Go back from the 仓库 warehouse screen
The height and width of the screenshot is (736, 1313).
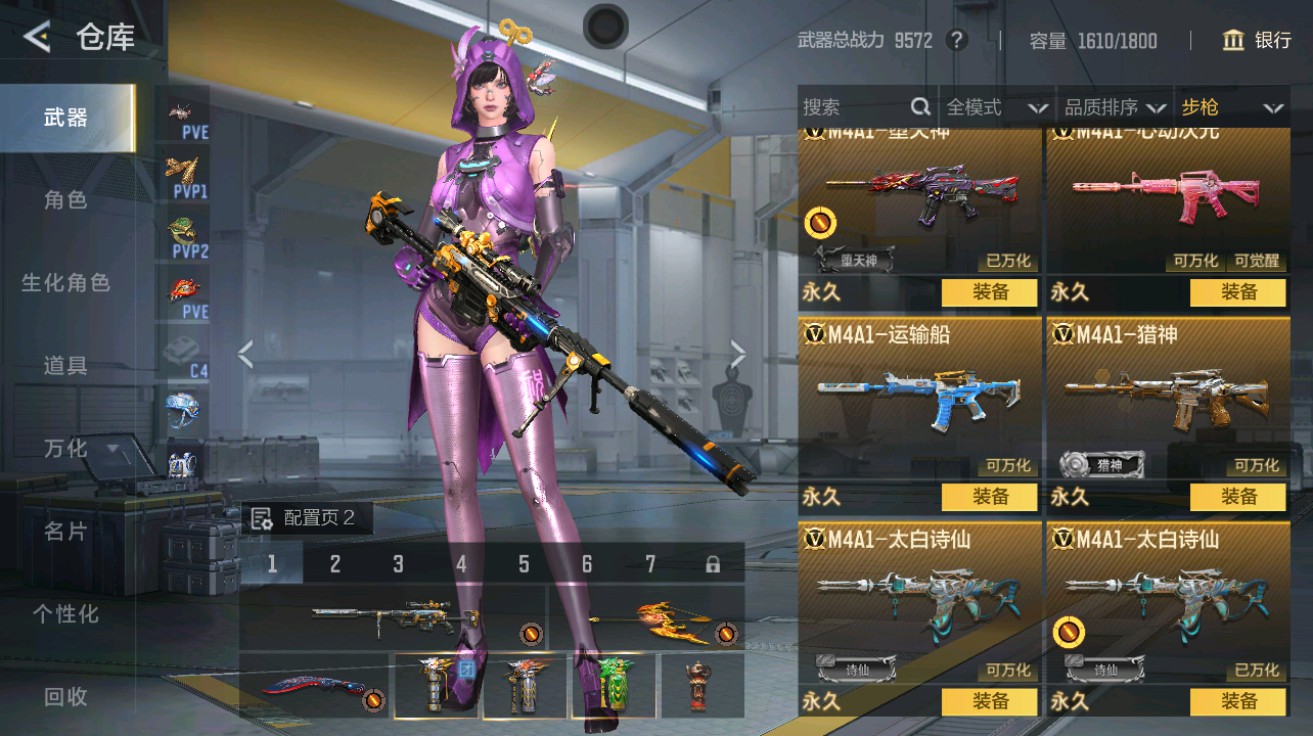37,38
